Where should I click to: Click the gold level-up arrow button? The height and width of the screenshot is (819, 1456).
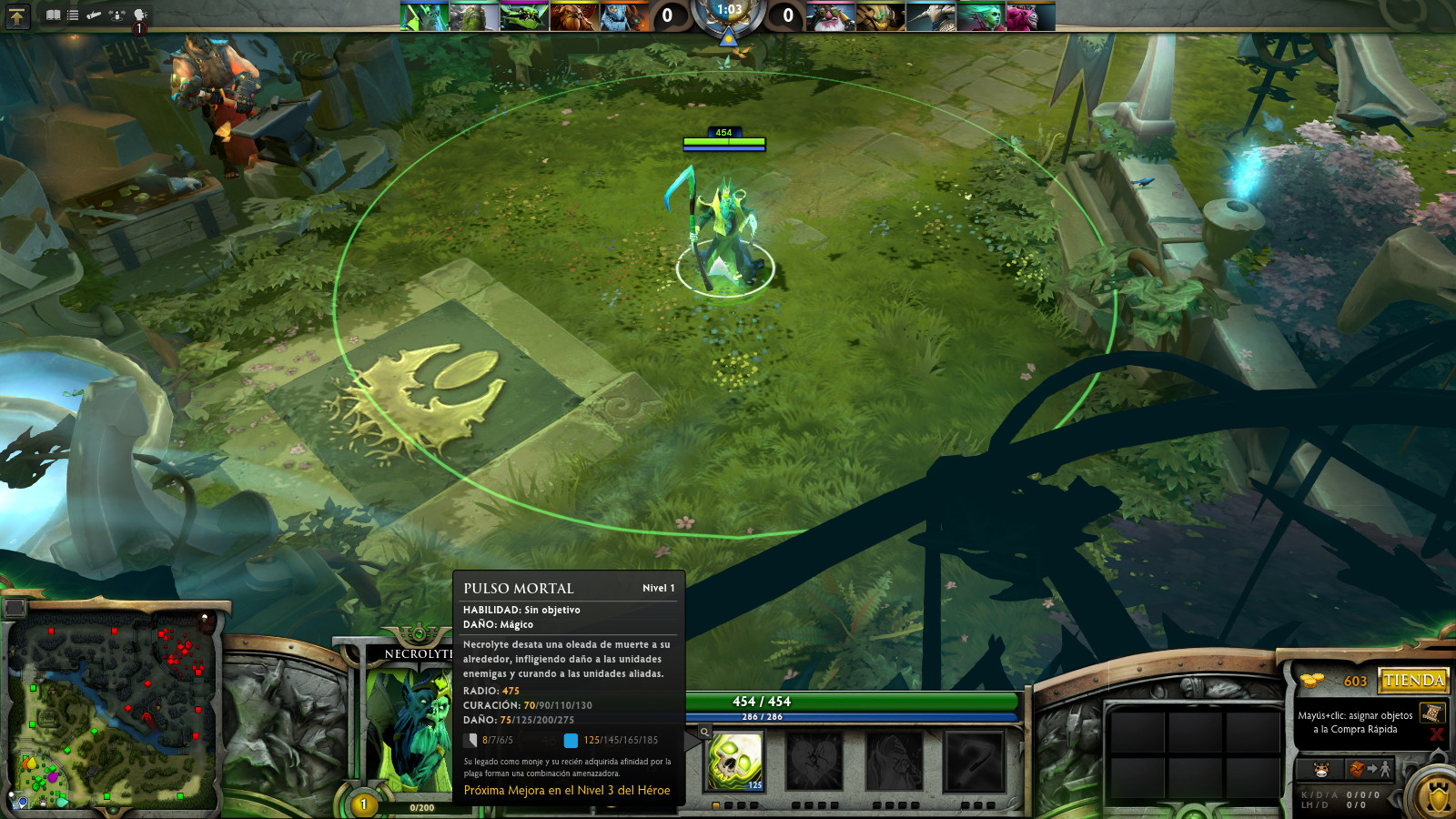coord(18,15)
